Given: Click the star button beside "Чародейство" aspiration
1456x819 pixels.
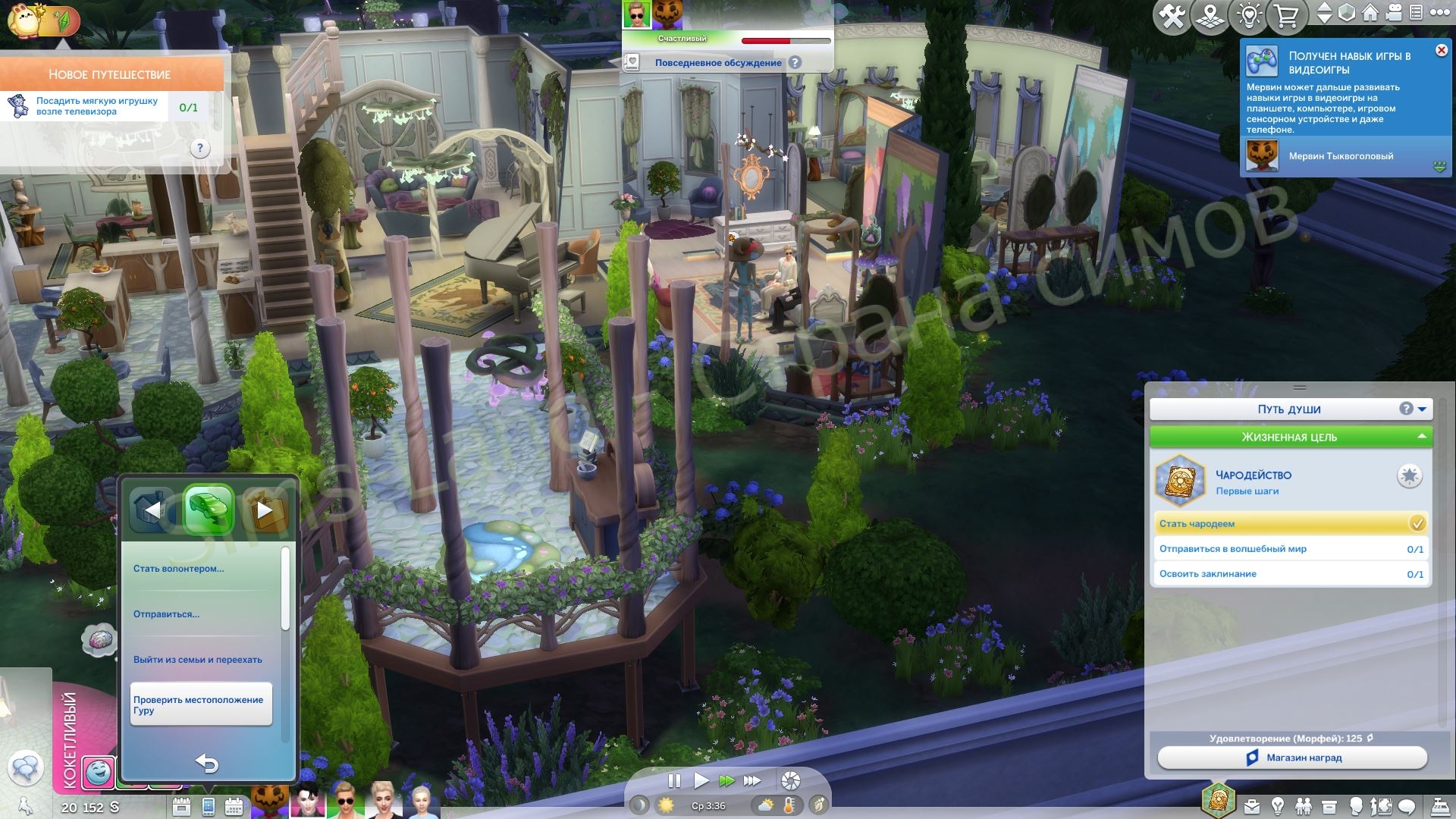Looking at the screenshot, I should [1409, 476].
